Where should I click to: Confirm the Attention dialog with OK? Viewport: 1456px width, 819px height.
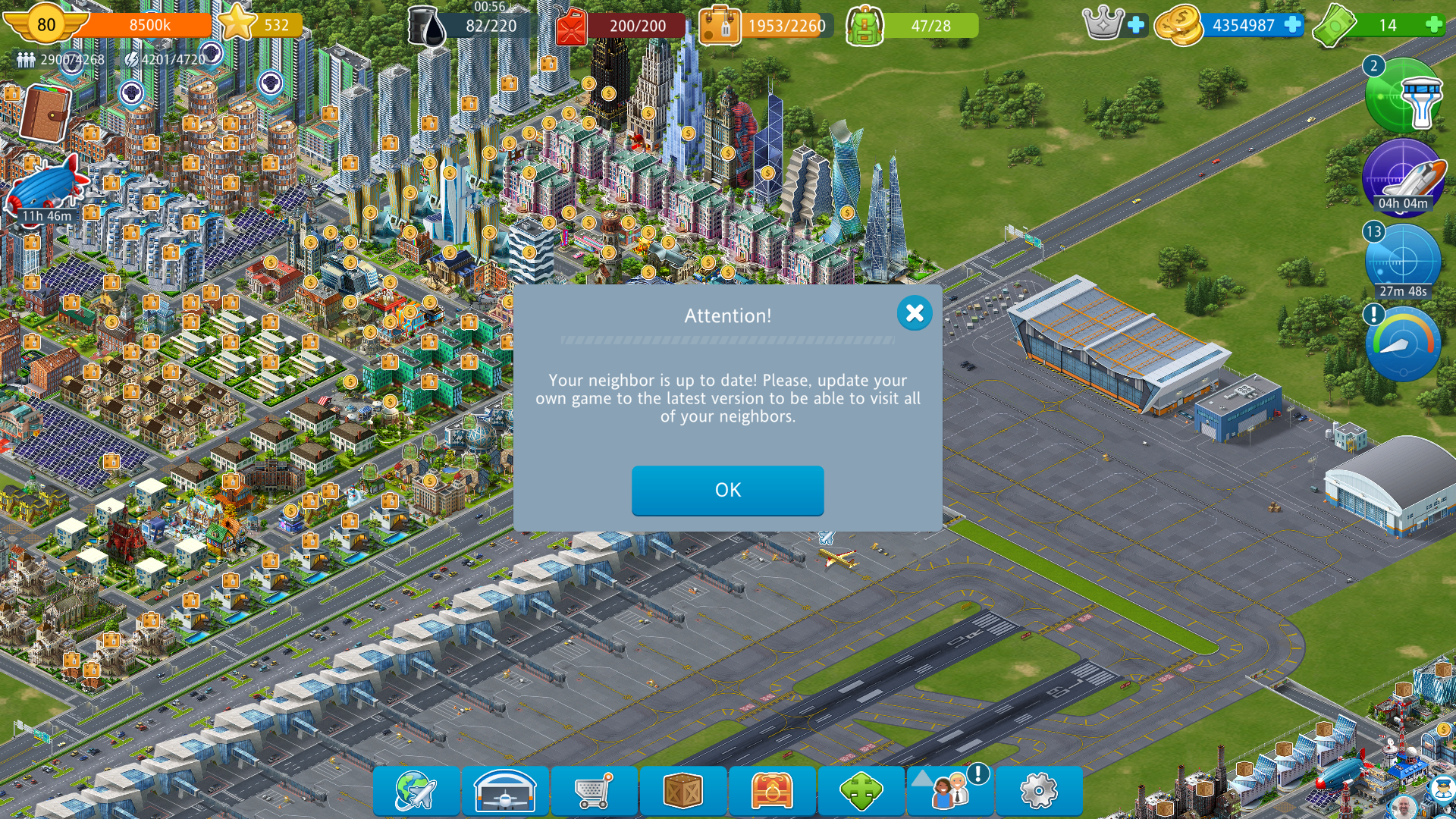[x=727, y=491]
